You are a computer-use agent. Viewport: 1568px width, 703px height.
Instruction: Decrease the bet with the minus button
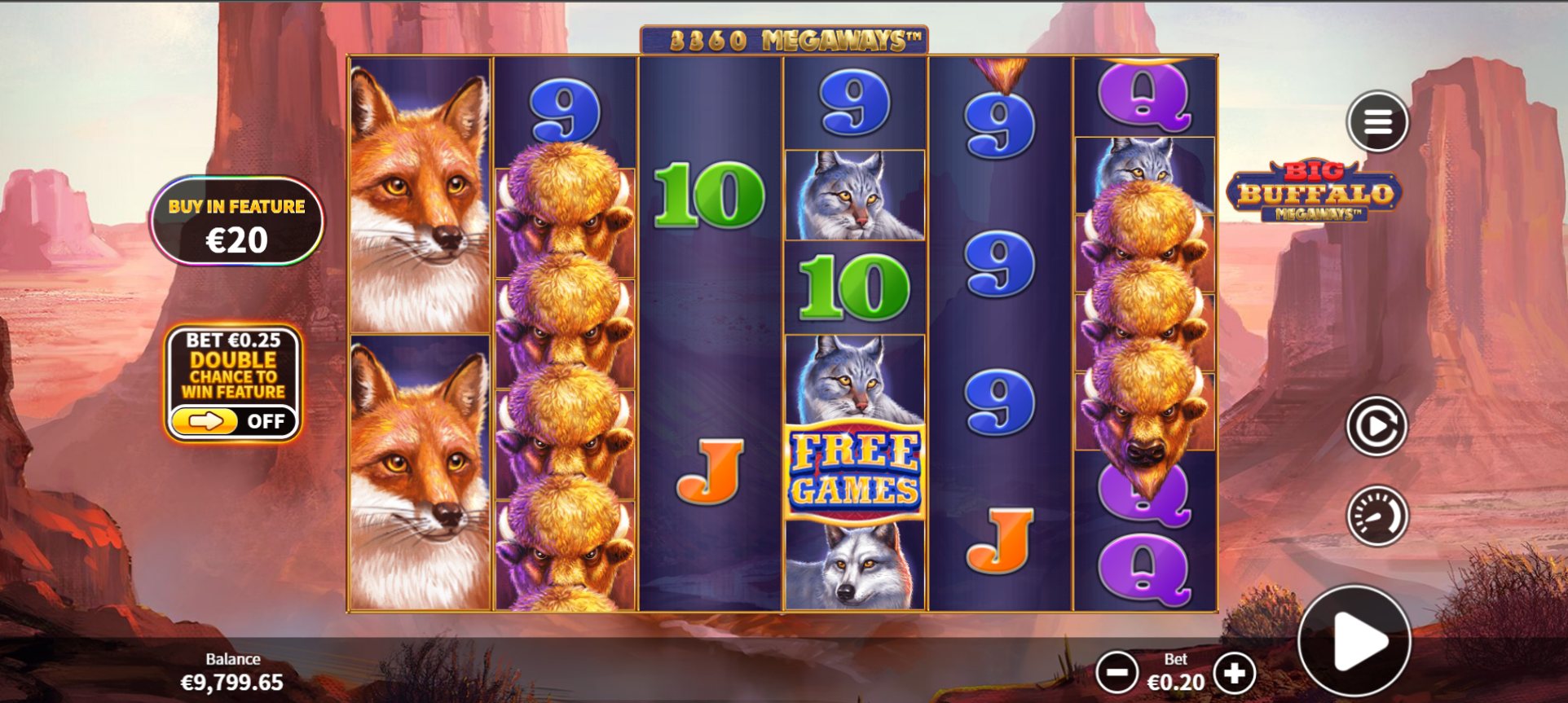click(x=1117, y=673)
